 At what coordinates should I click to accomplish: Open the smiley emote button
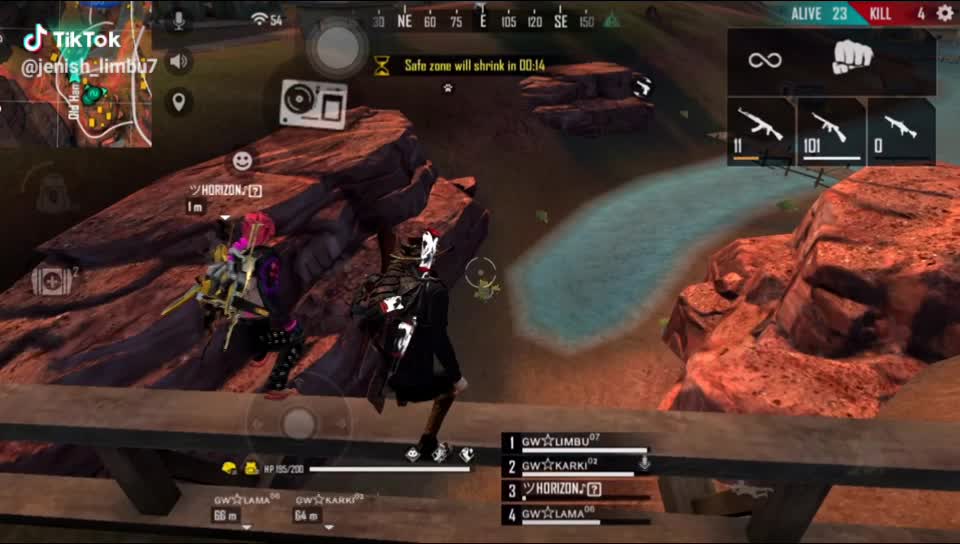(241, 160)
